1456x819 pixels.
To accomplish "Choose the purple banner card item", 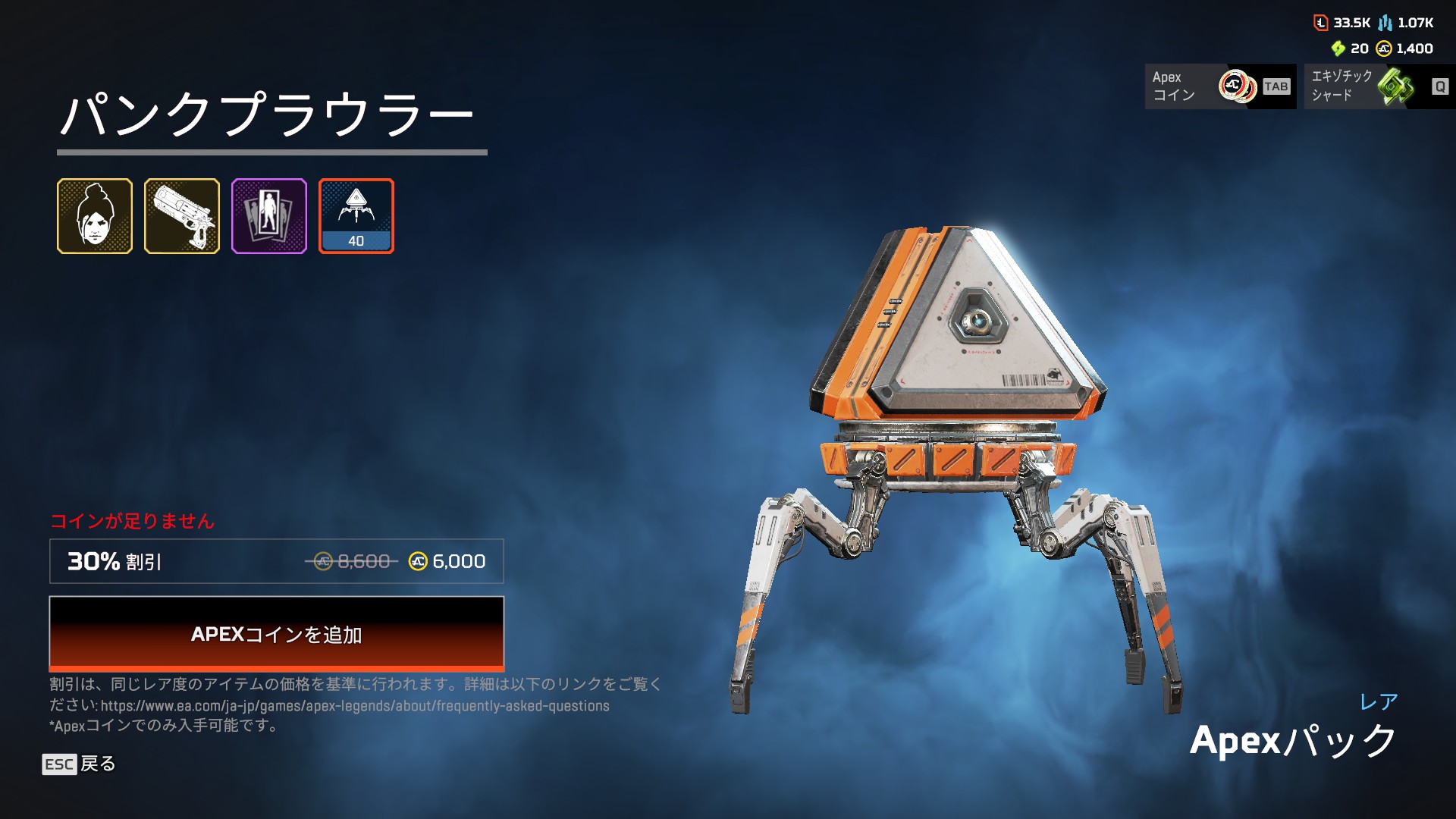I will (x=269, y=216).
